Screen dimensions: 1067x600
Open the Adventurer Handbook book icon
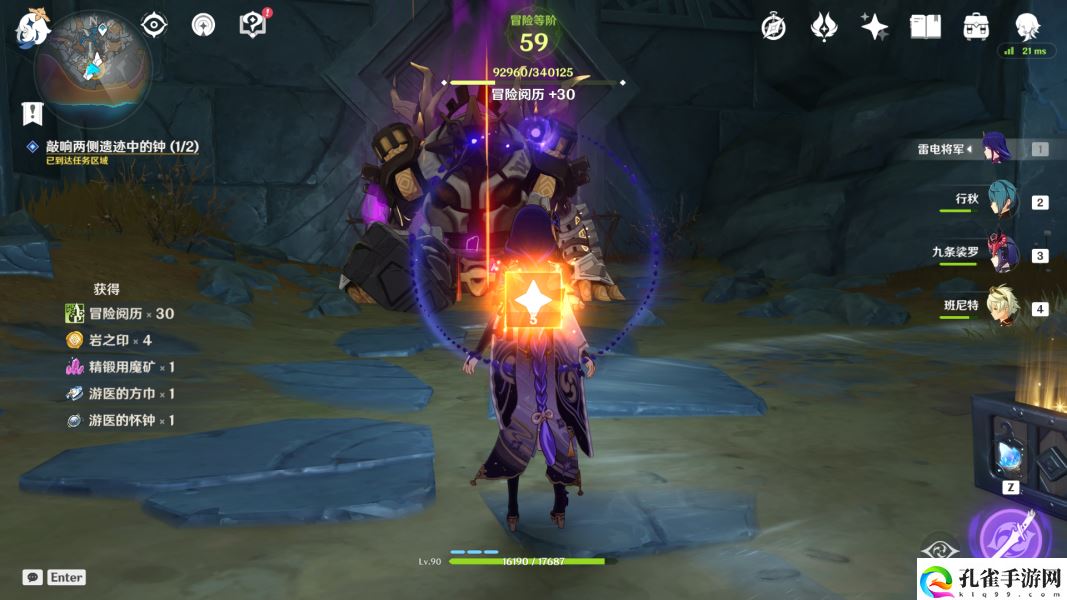925,27
